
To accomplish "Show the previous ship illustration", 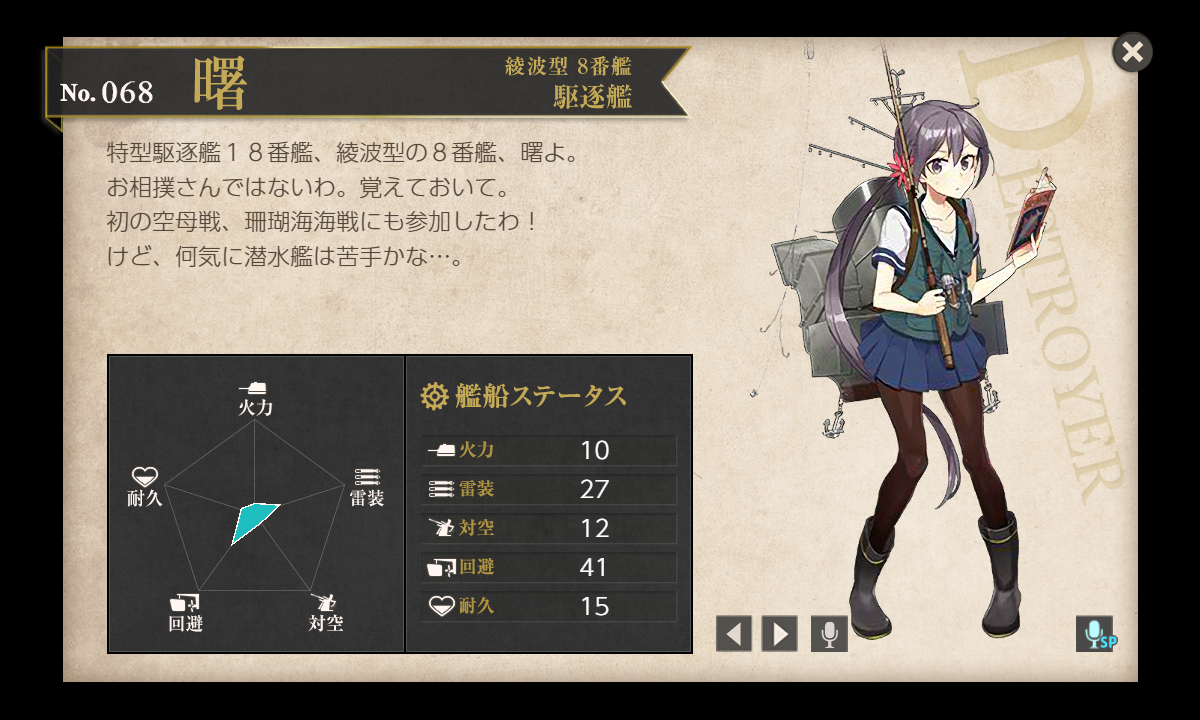I will (x=734, y=634).
